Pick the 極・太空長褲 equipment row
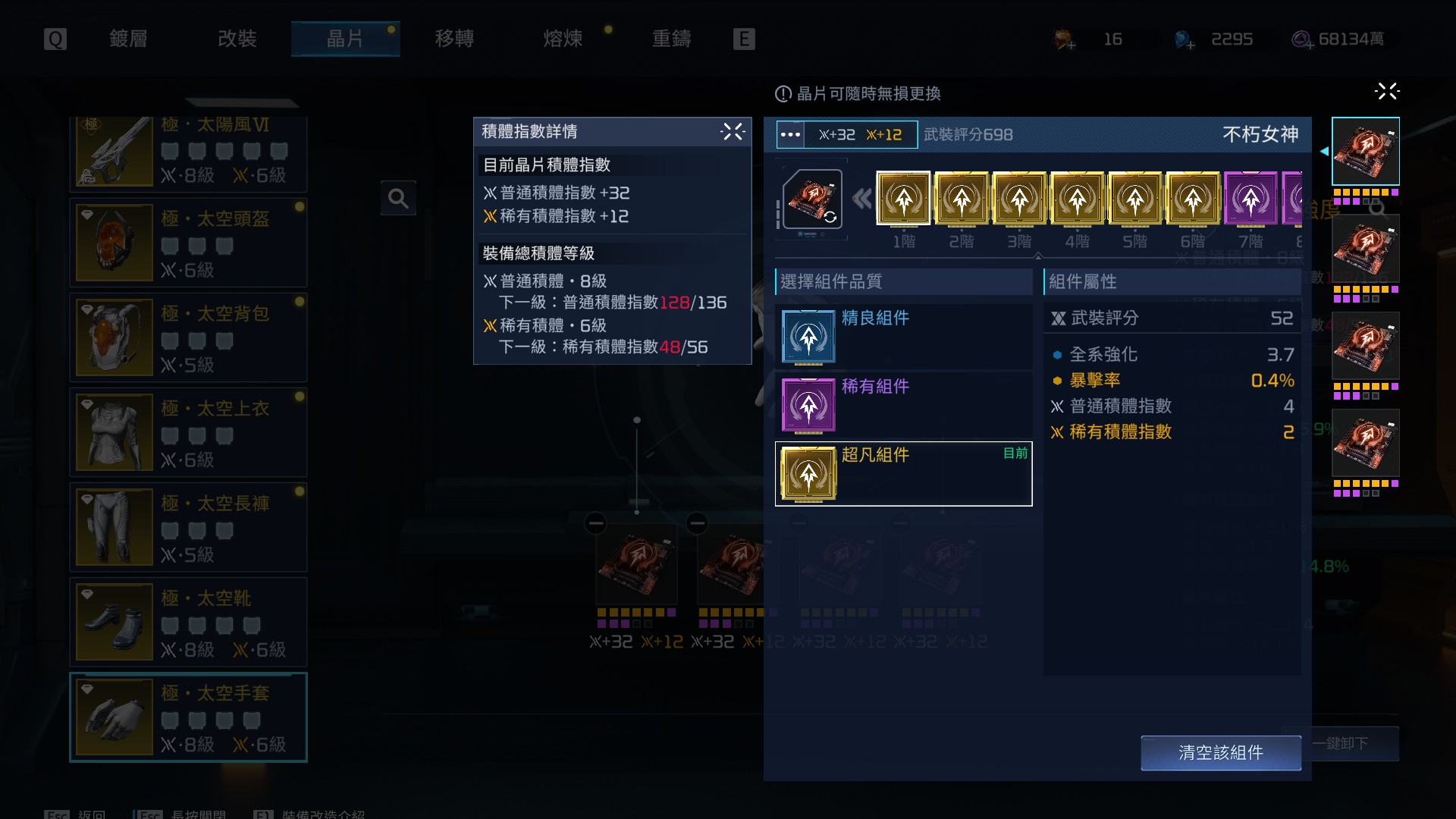Screen dimensions: 1456x819 tap(188, 527)
